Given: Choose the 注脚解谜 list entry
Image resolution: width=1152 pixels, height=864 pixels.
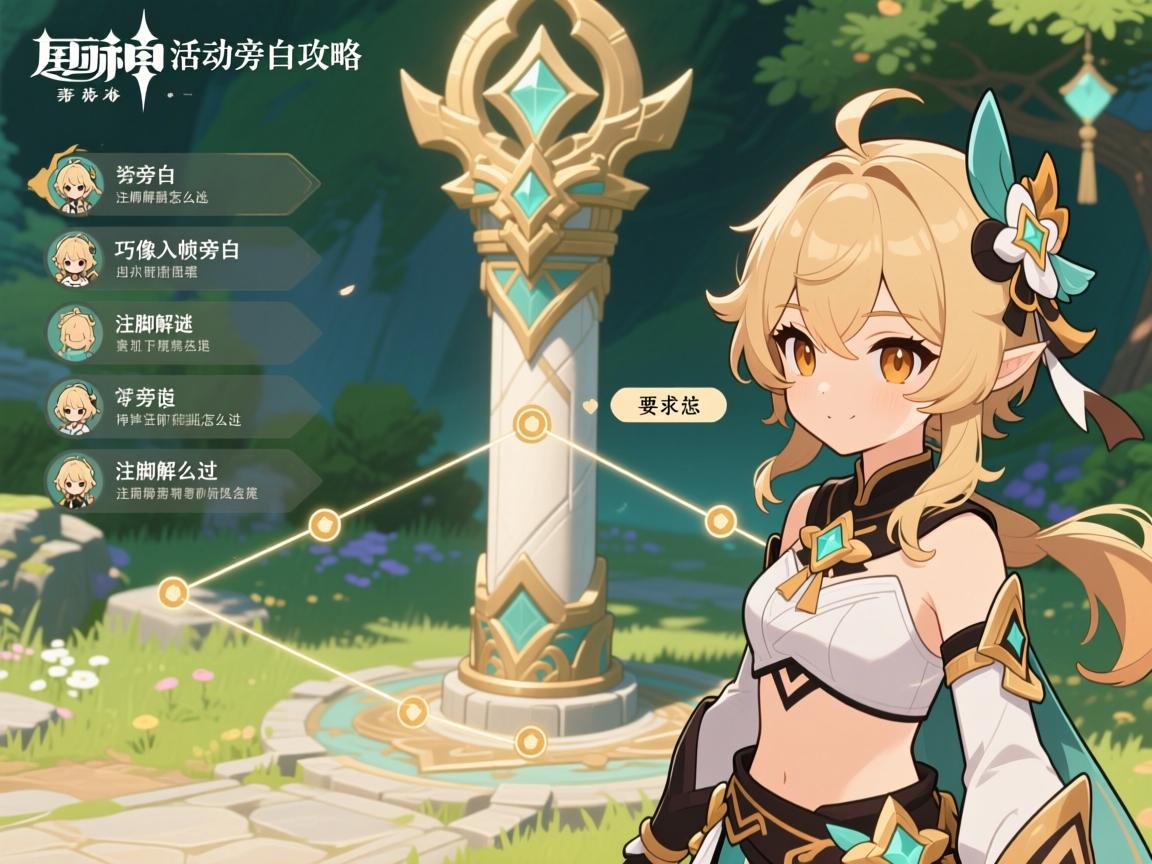Looking at the screenshot, I should point(180,333).
